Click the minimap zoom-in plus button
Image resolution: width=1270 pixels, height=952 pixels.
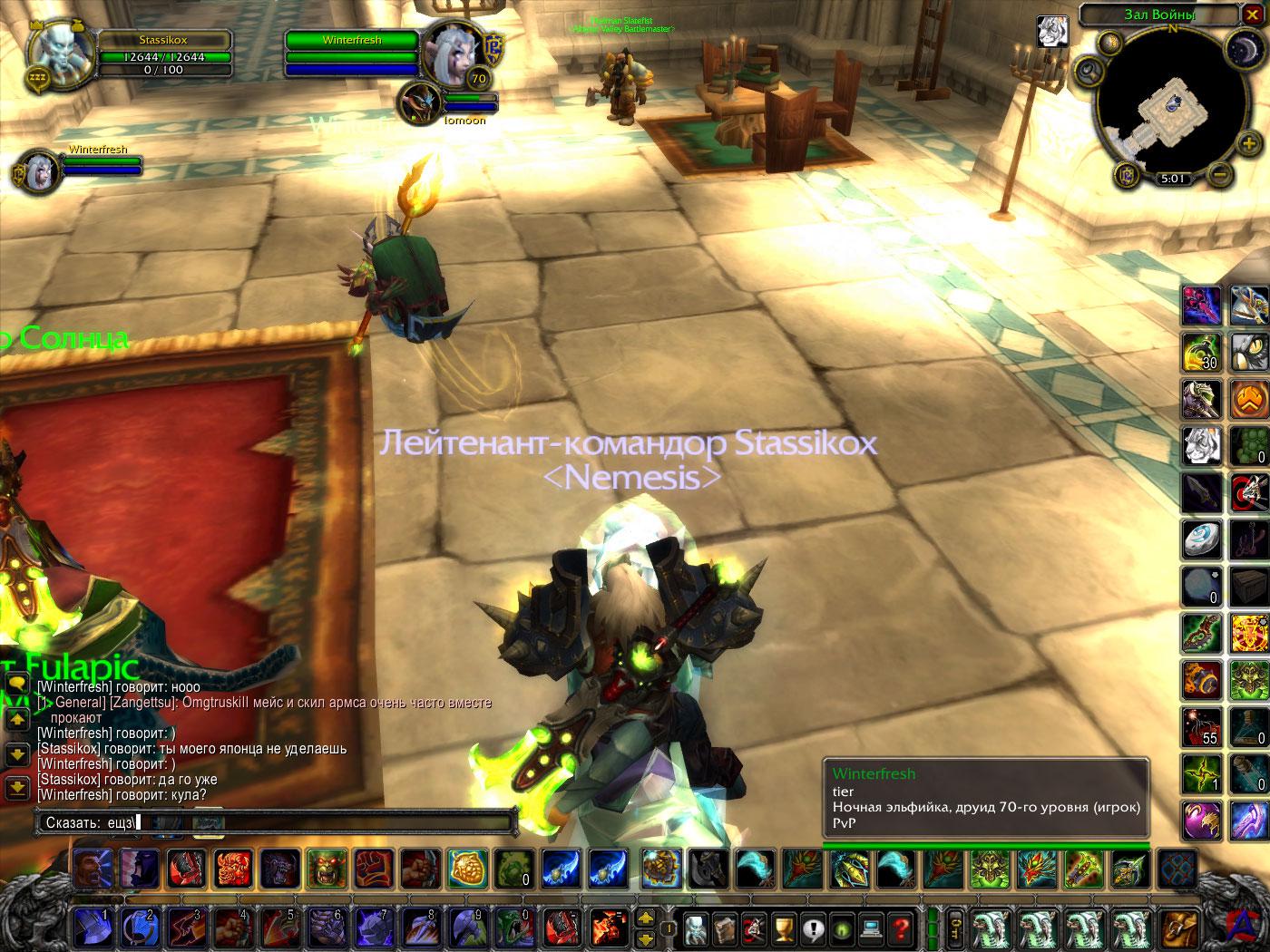coord(1248,143)
